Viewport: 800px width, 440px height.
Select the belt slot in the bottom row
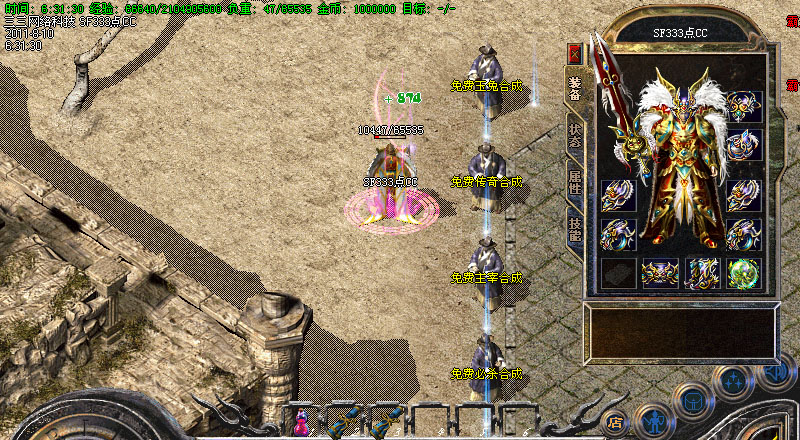tap(659, 273)
